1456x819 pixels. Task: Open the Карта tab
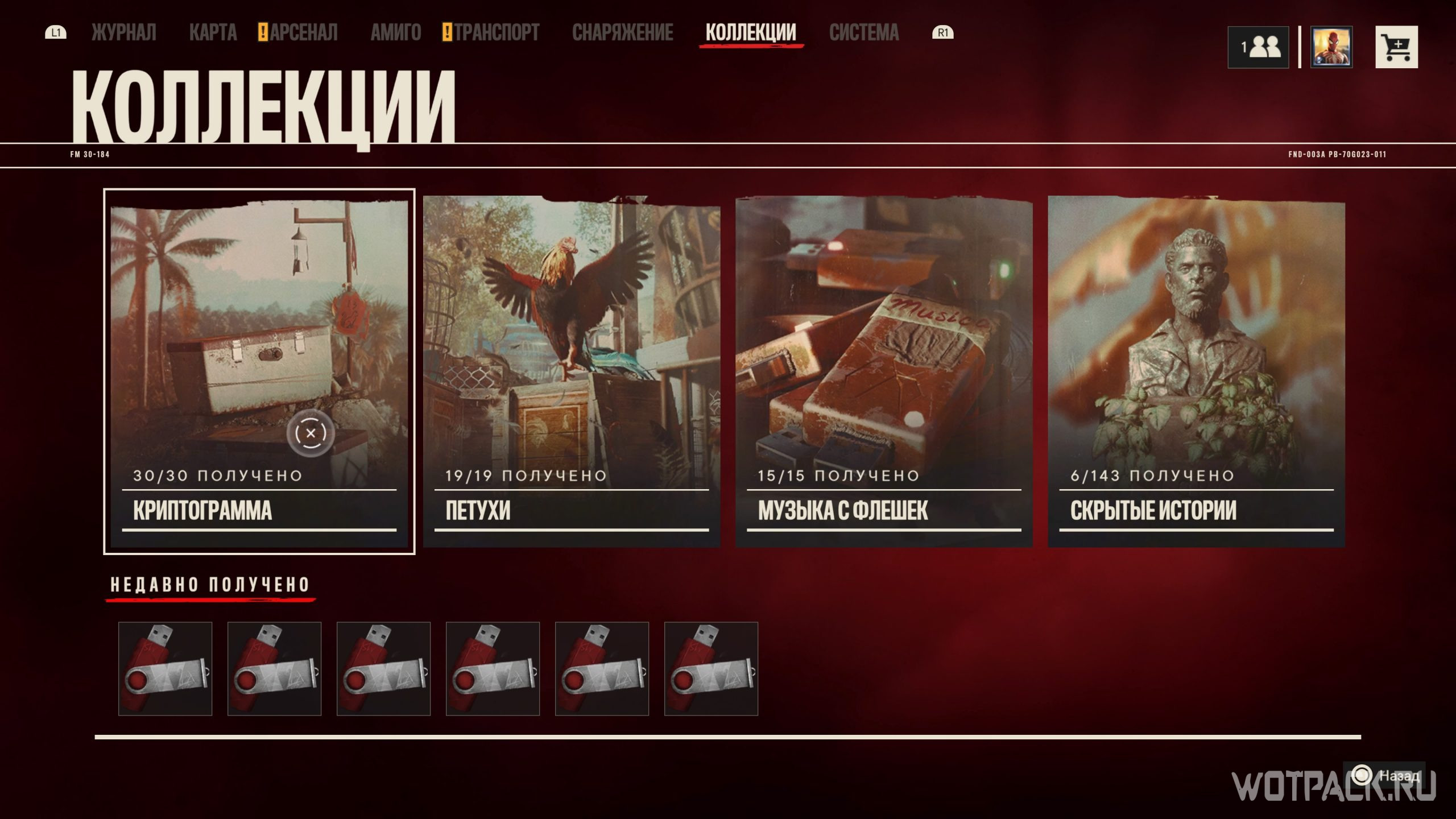pyautogui.click(x=213, y=32)
